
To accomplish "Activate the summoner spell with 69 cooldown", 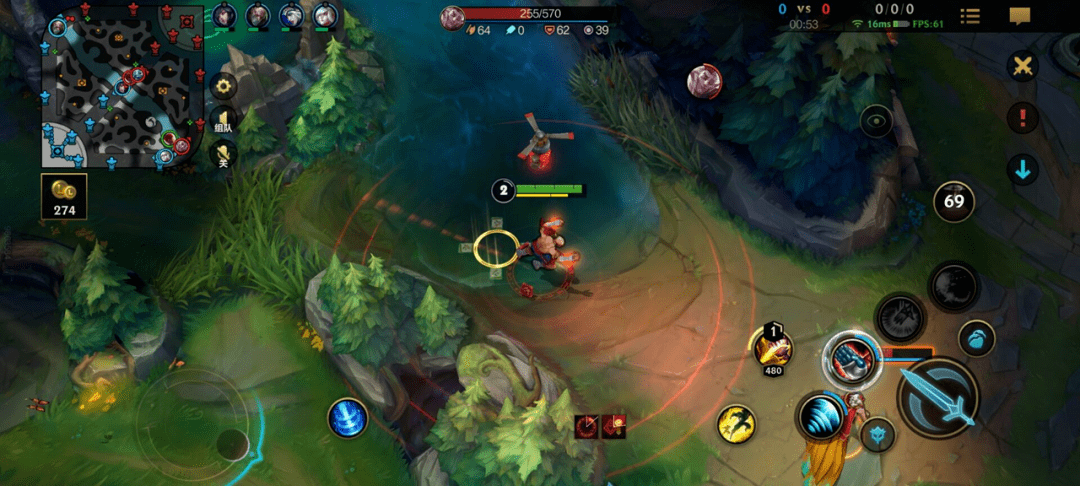I will 953,201.
